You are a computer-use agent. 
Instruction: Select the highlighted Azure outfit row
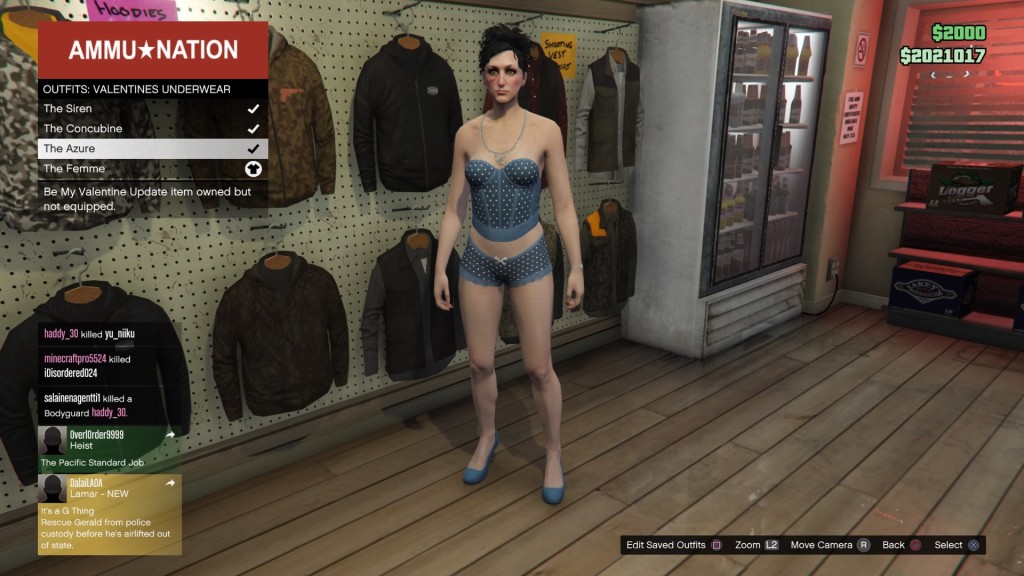click(x=152, y=149)
